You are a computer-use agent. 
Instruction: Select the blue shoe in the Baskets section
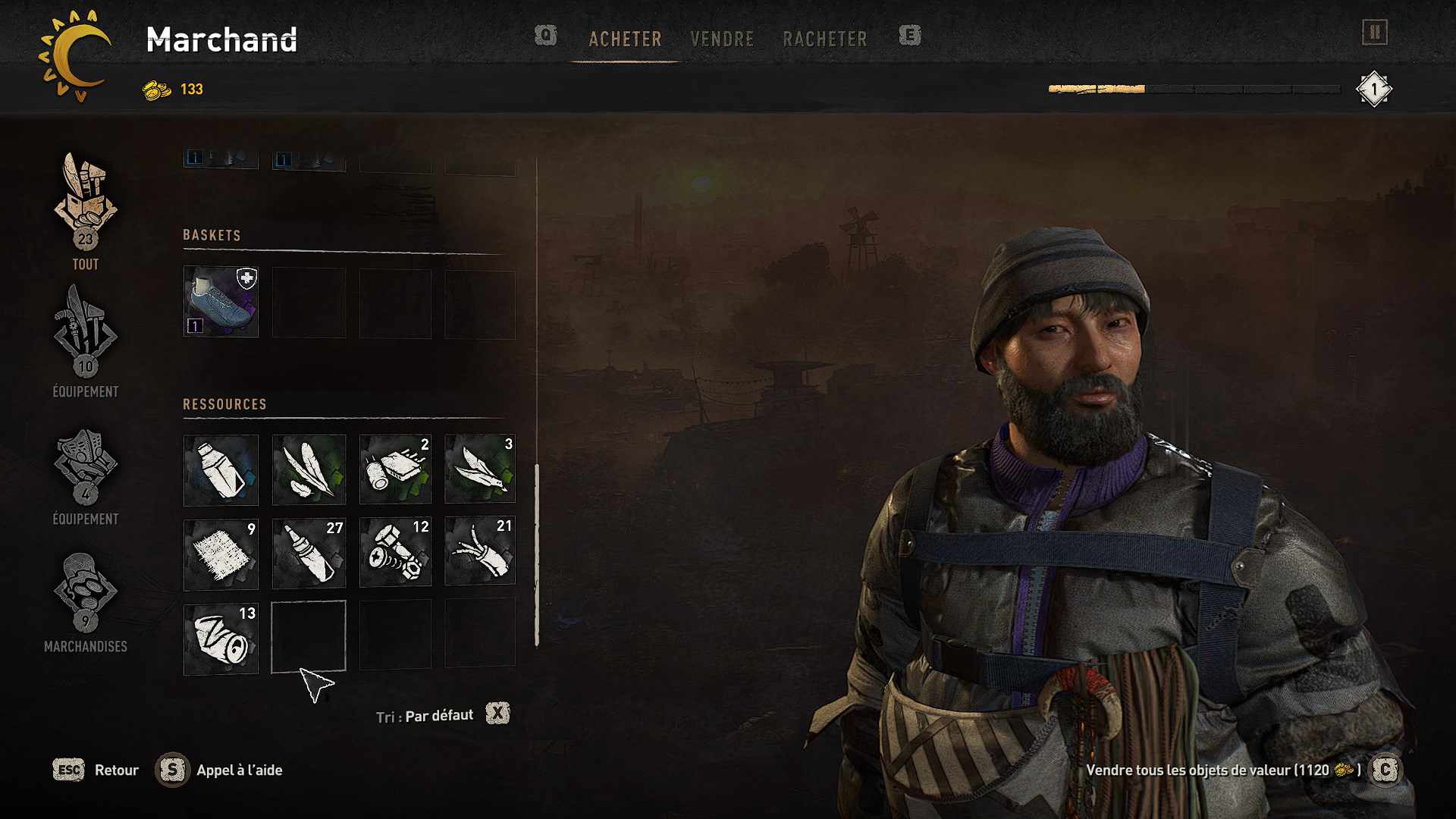coord(221,303)
